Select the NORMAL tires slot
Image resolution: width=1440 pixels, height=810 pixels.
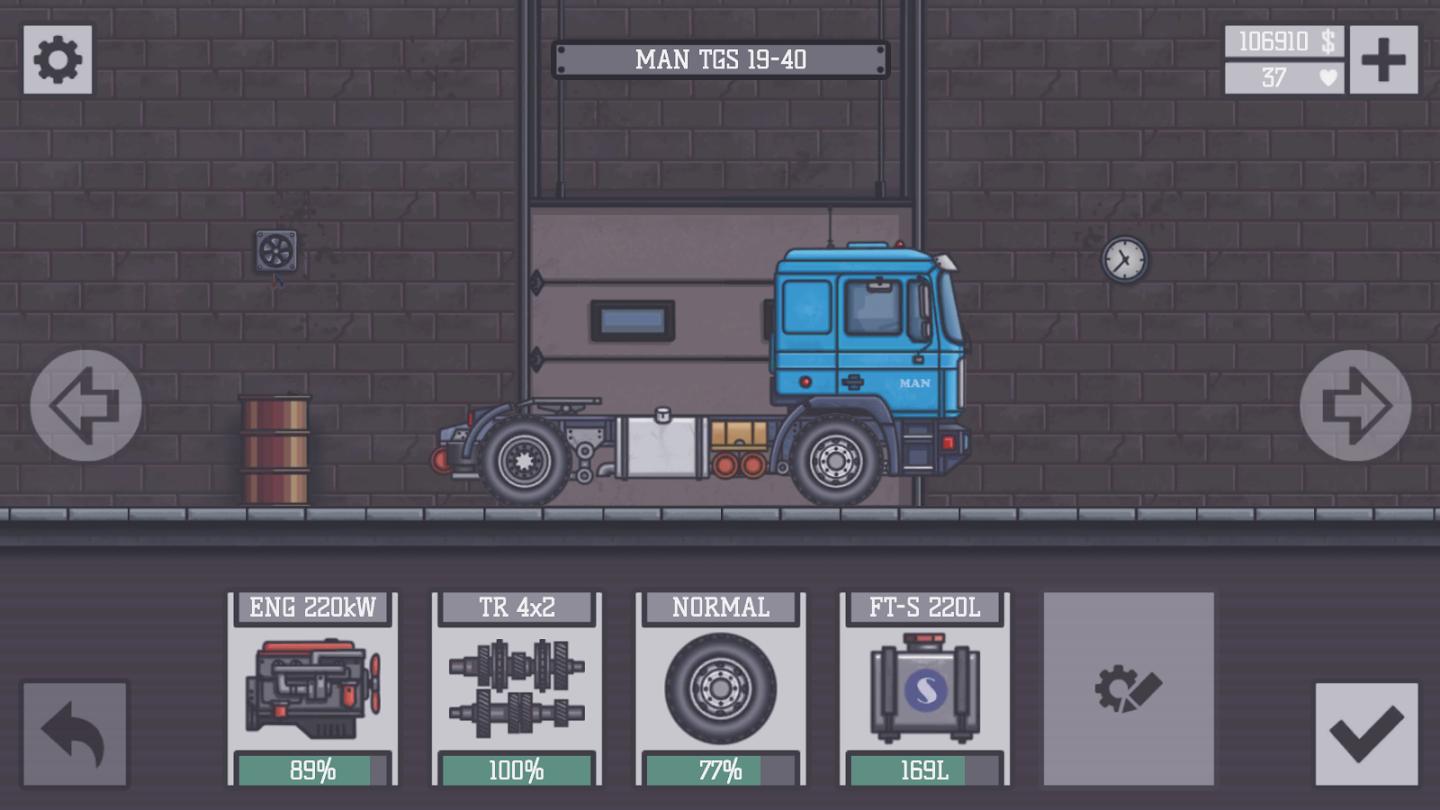(719, 688)
